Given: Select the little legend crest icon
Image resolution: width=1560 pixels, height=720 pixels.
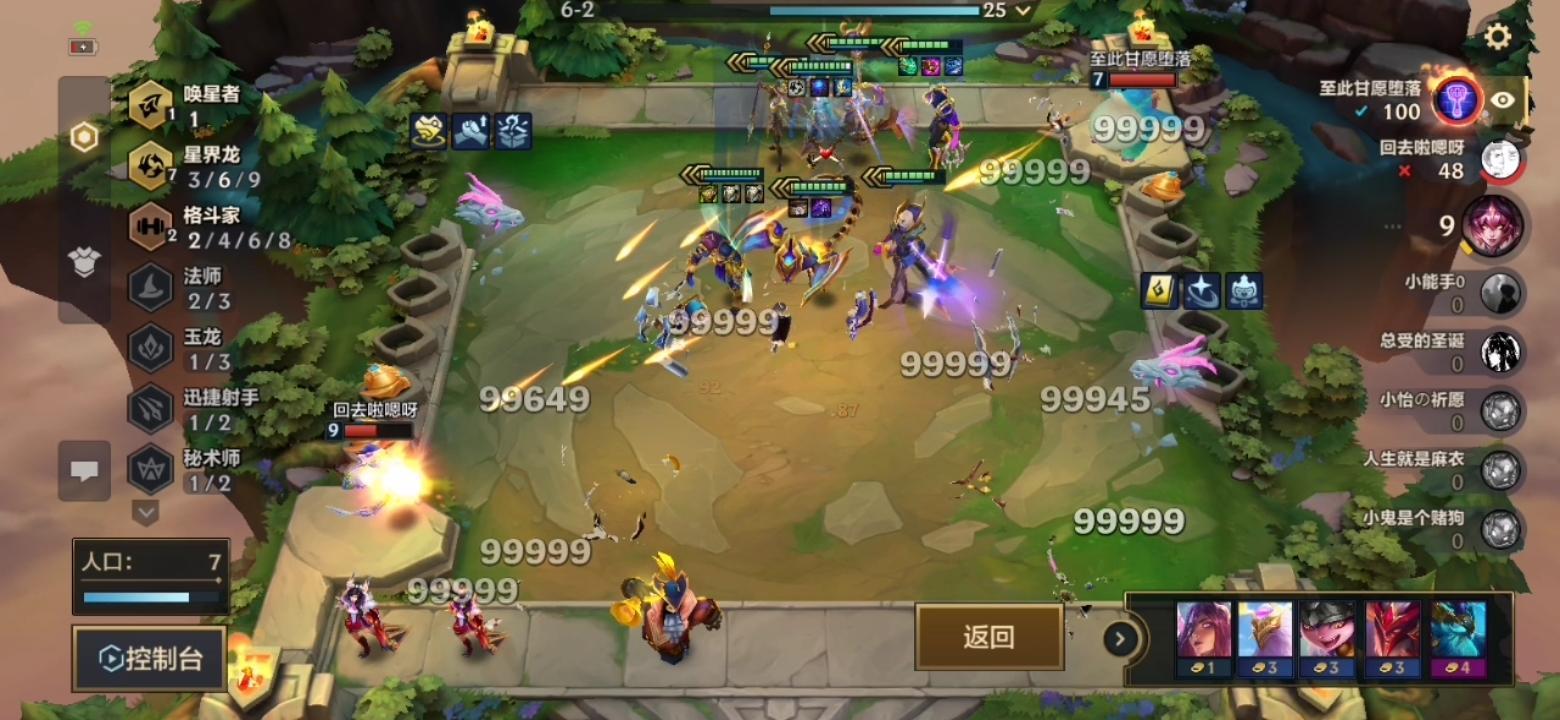Looking at the screenshot, I should tap(1245, 290).
